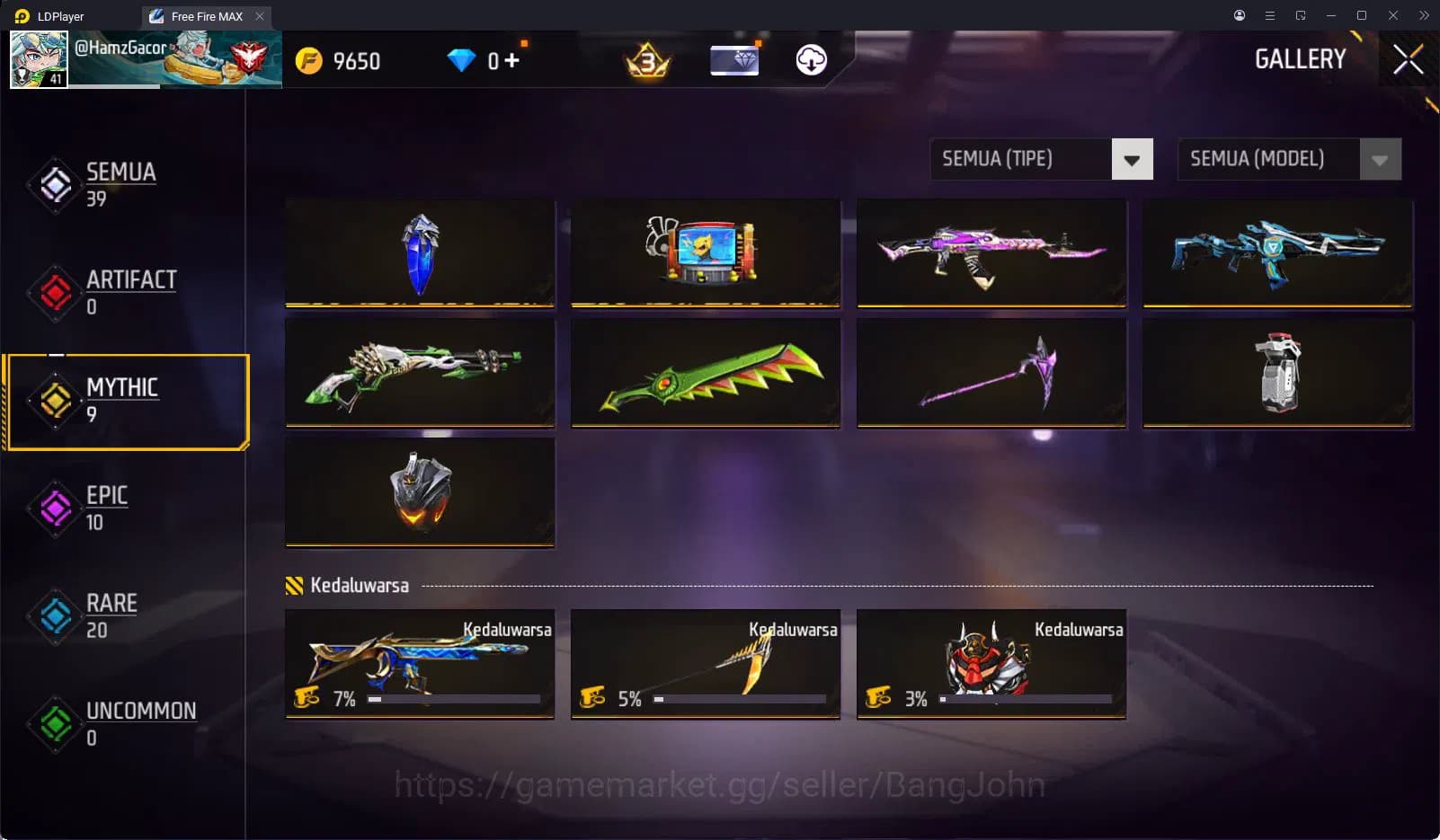Viewport: 1440px width, 840px height.
Task: Click the MYTHIC rarity diamond icon
Action: (x=54, y=399)
